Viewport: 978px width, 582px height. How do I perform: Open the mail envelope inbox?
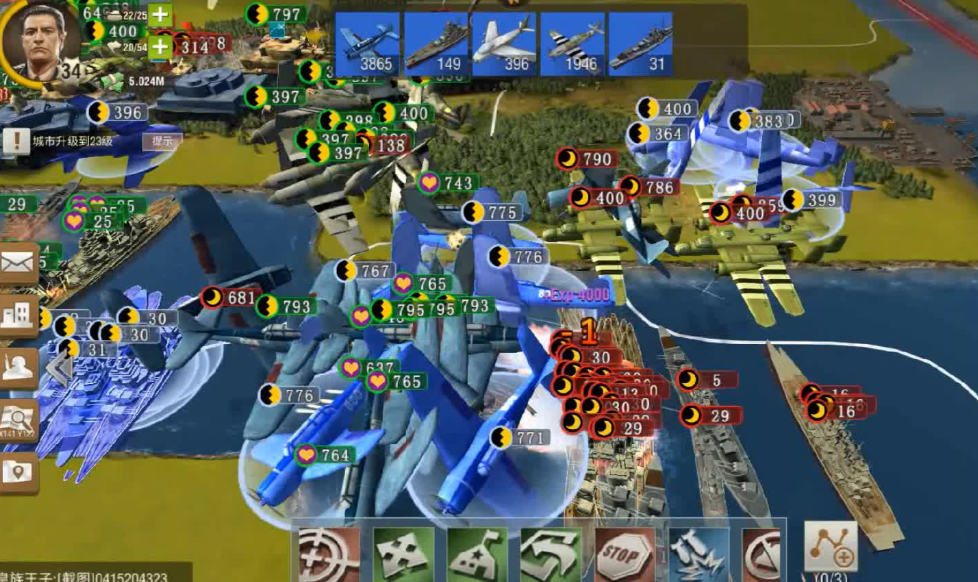(x=19, y=264)
